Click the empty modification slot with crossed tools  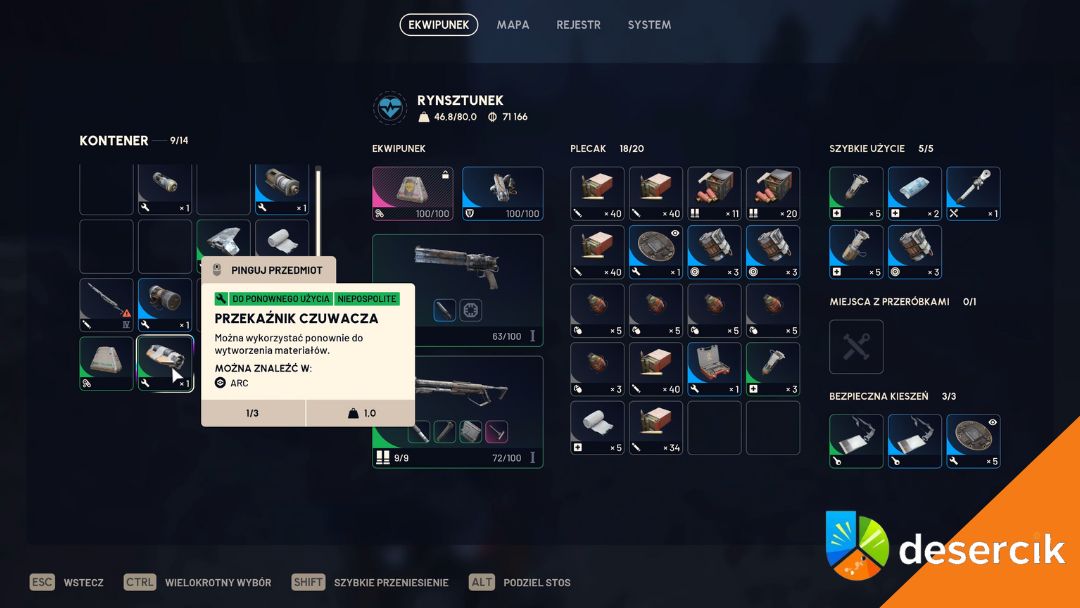[856, 346]
